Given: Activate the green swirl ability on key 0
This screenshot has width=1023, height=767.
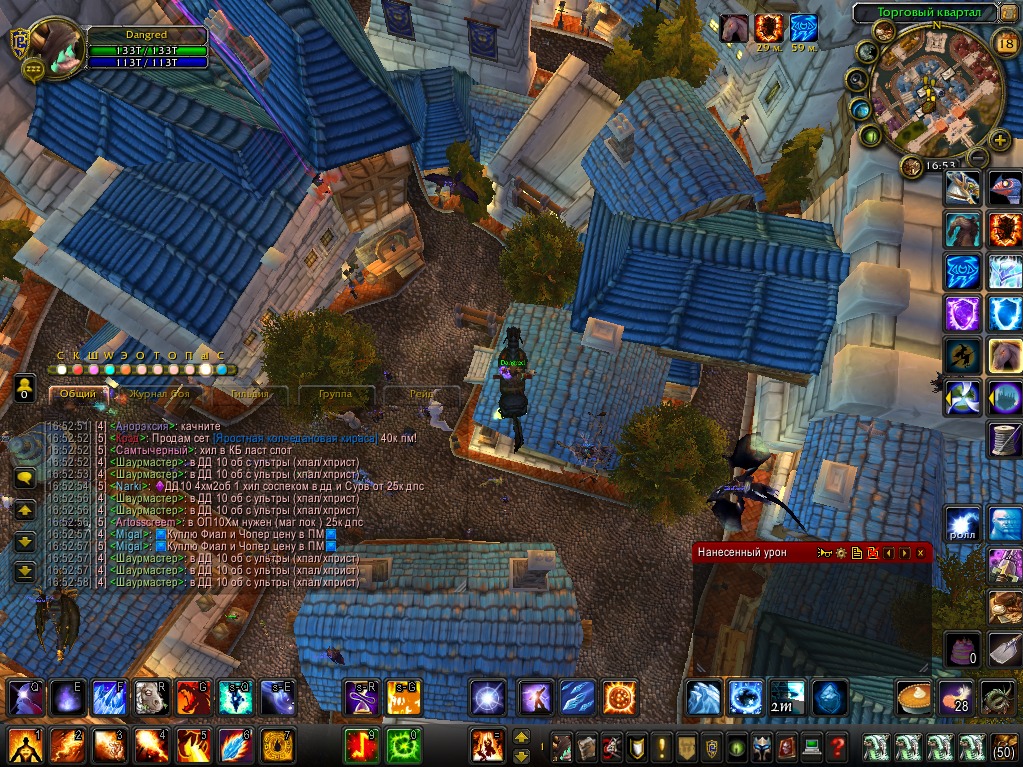Looking at the screenshot, I should (402, 746).
